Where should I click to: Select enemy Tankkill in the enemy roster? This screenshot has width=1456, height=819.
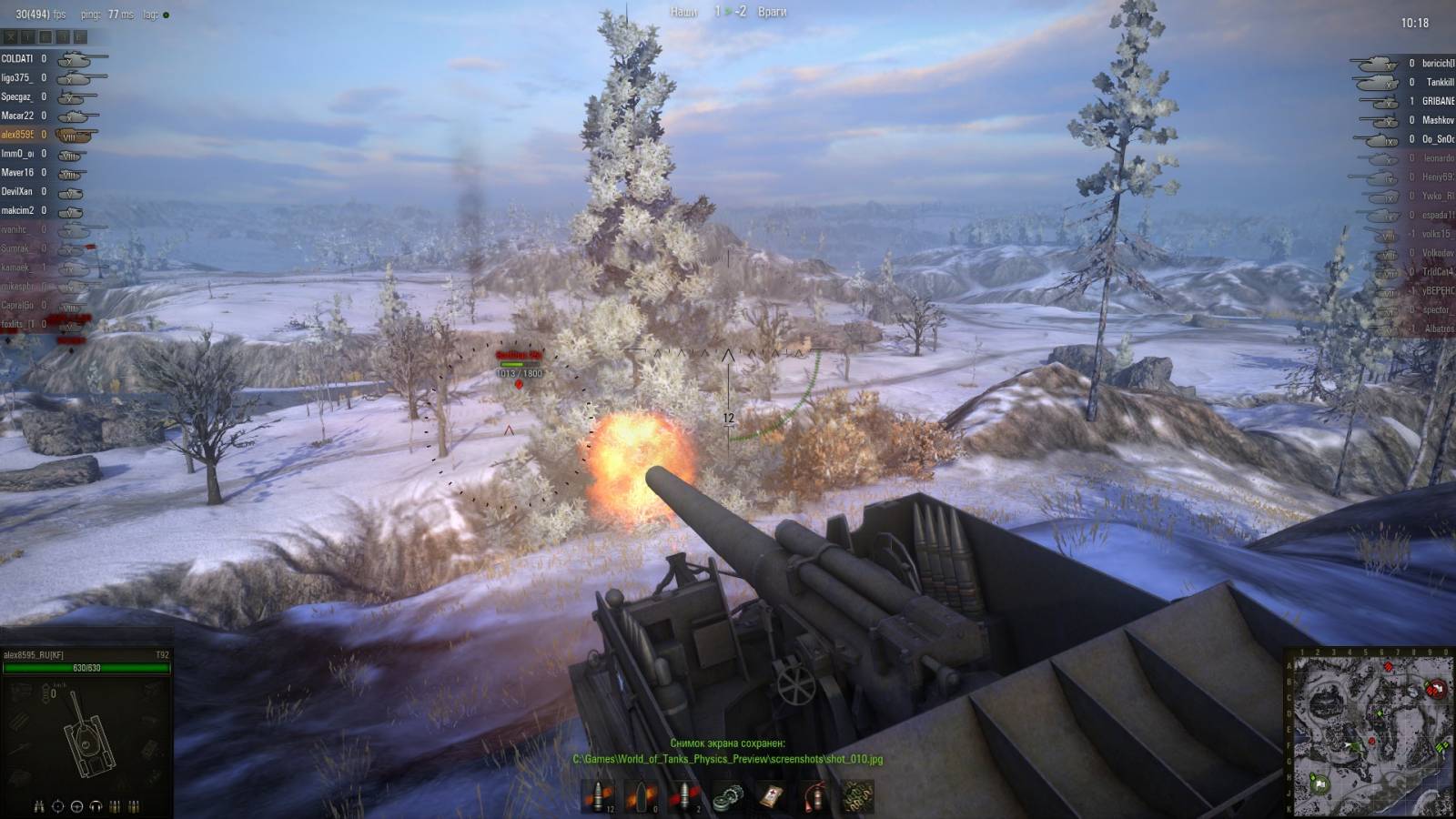tap(1439, 82)
